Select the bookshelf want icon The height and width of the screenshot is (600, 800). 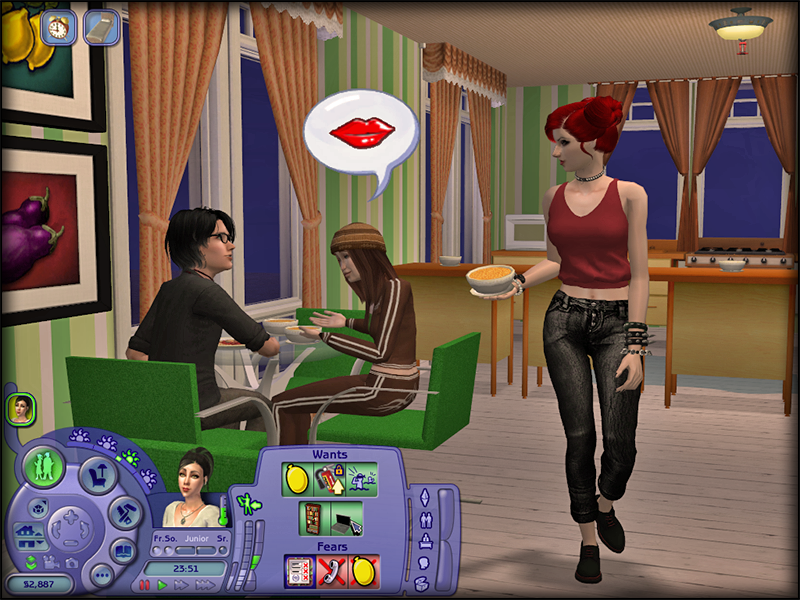[313, 518]
